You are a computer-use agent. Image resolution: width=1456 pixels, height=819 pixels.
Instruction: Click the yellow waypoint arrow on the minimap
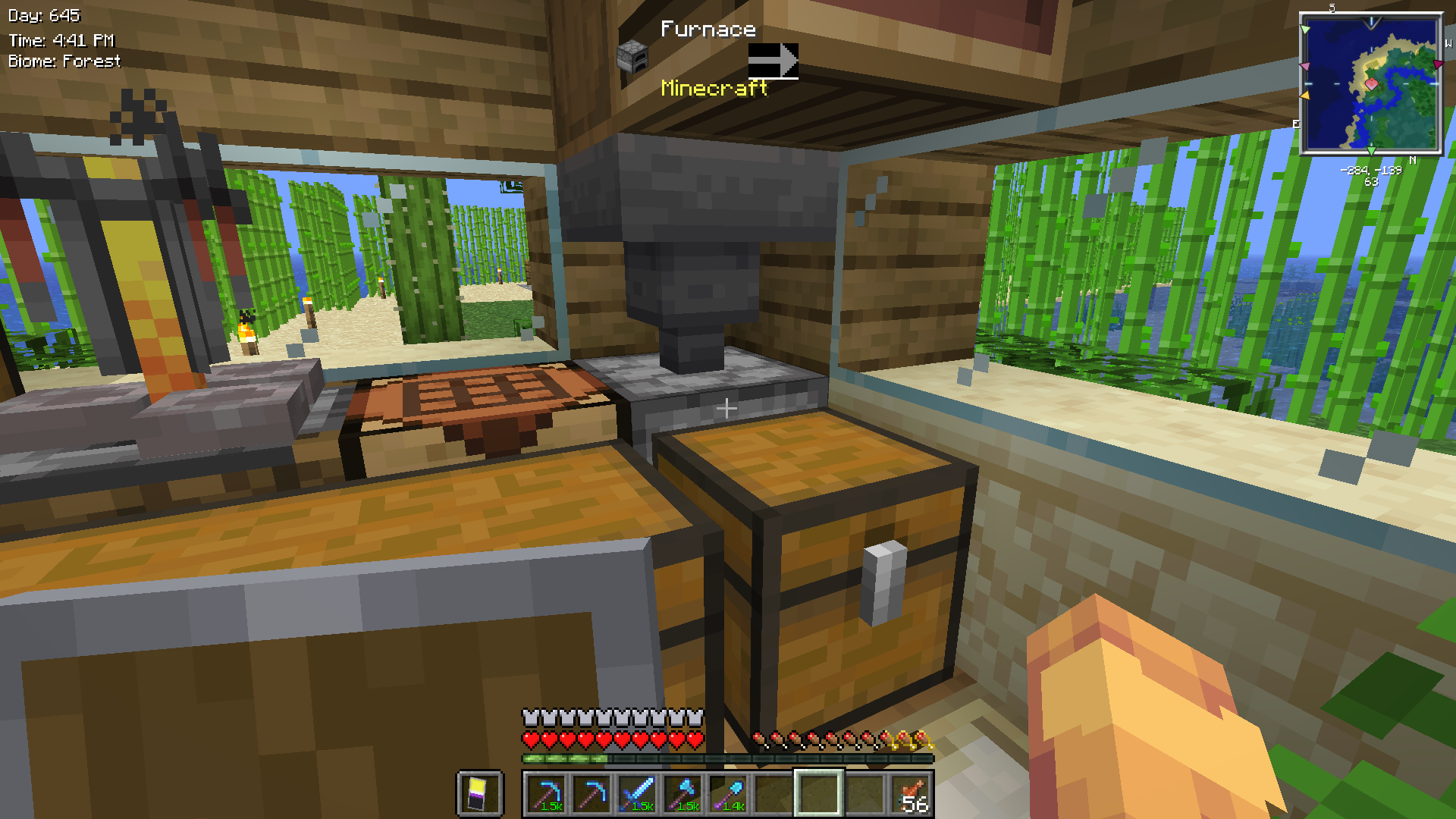pos(1306,95)
